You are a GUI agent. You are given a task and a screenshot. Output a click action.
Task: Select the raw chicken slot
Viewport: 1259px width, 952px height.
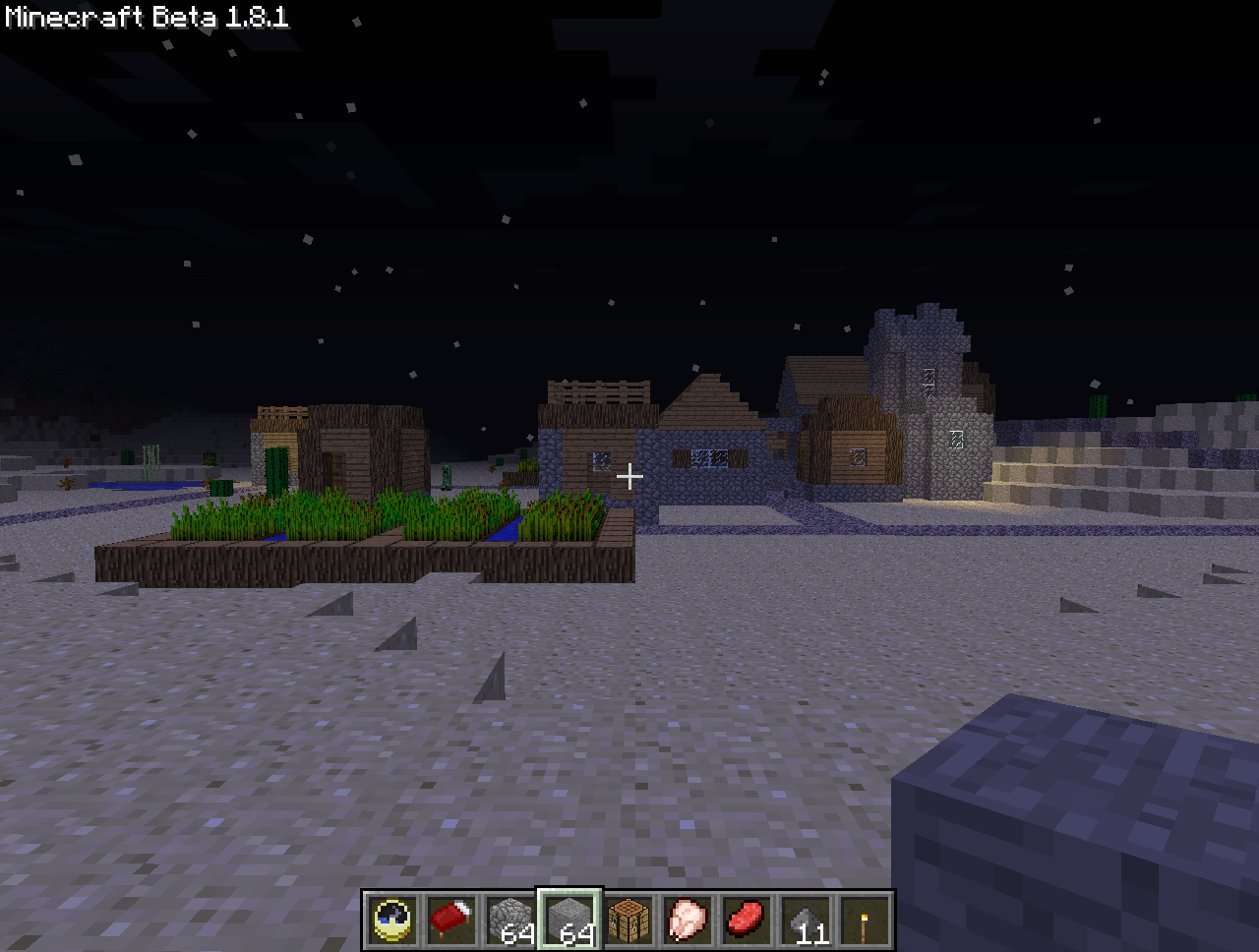click(688, 922)
